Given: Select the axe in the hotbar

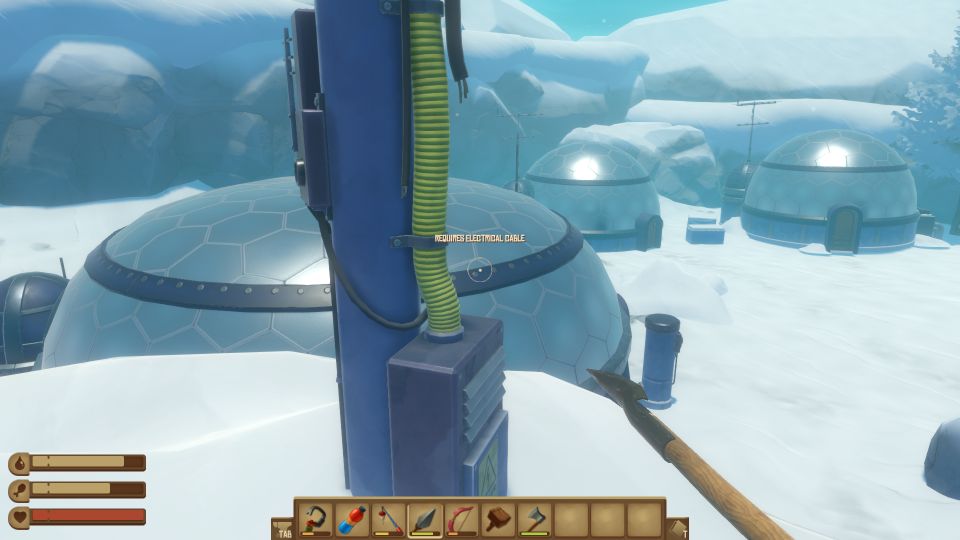Looking at the screenshot, I should pyautogui.click(x=534, y=520).
